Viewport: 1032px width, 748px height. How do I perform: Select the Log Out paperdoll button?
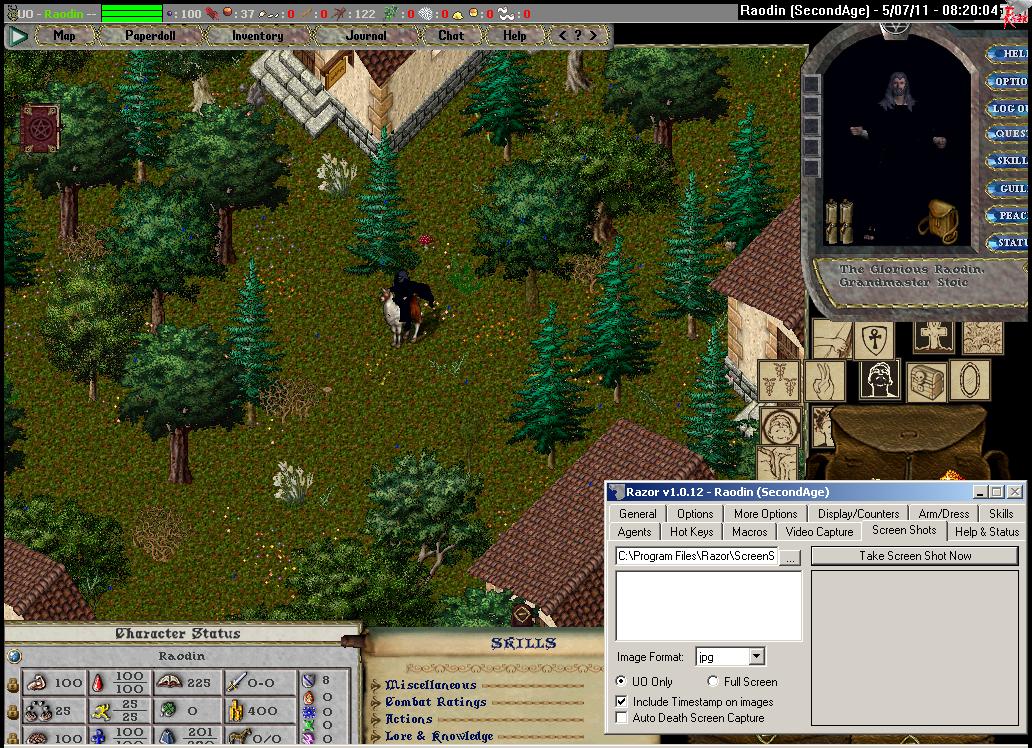[1008, 108]
